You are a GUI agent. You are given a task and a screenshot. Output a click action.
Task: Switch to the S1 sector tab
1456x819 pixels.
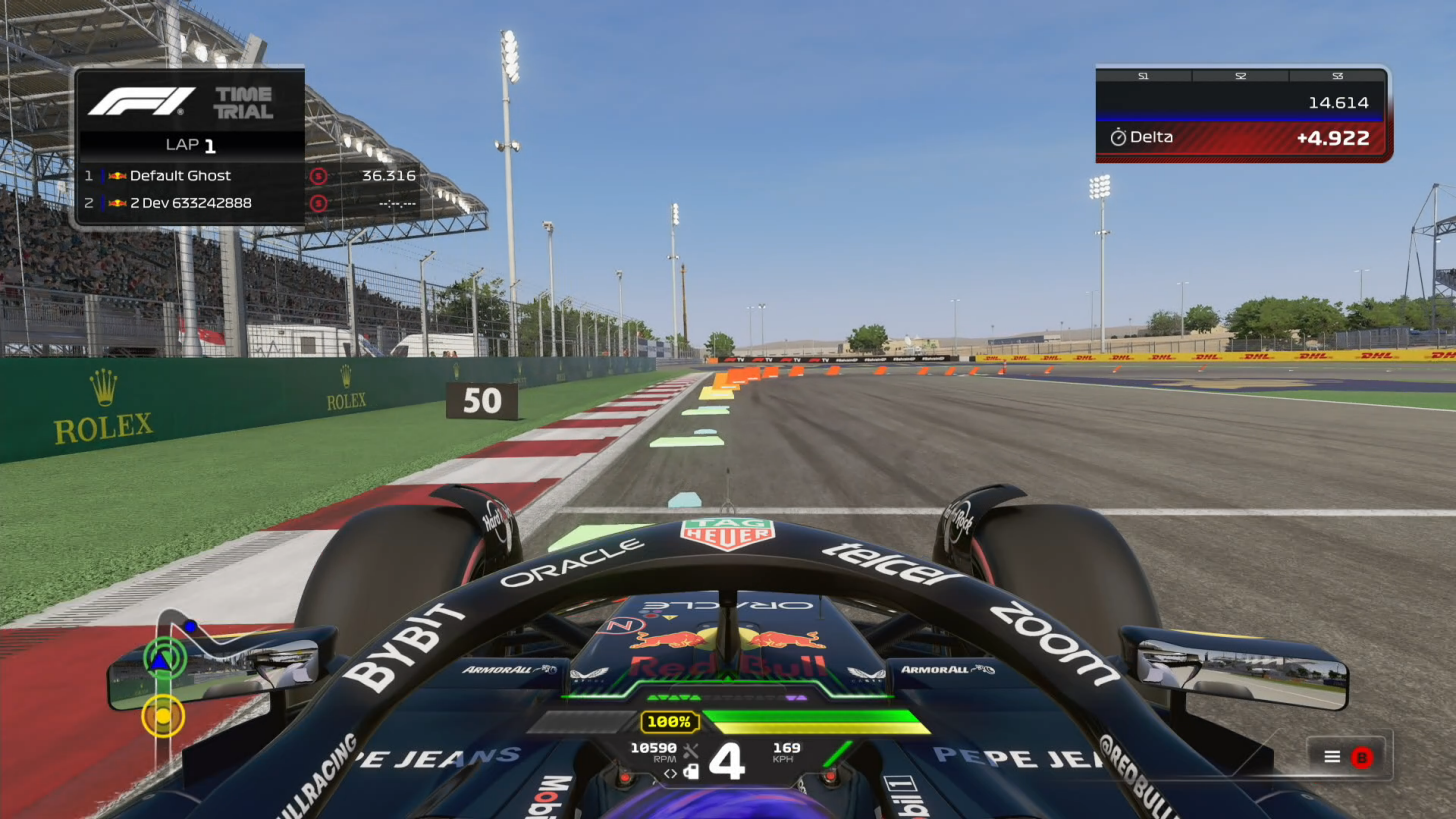1143,75
